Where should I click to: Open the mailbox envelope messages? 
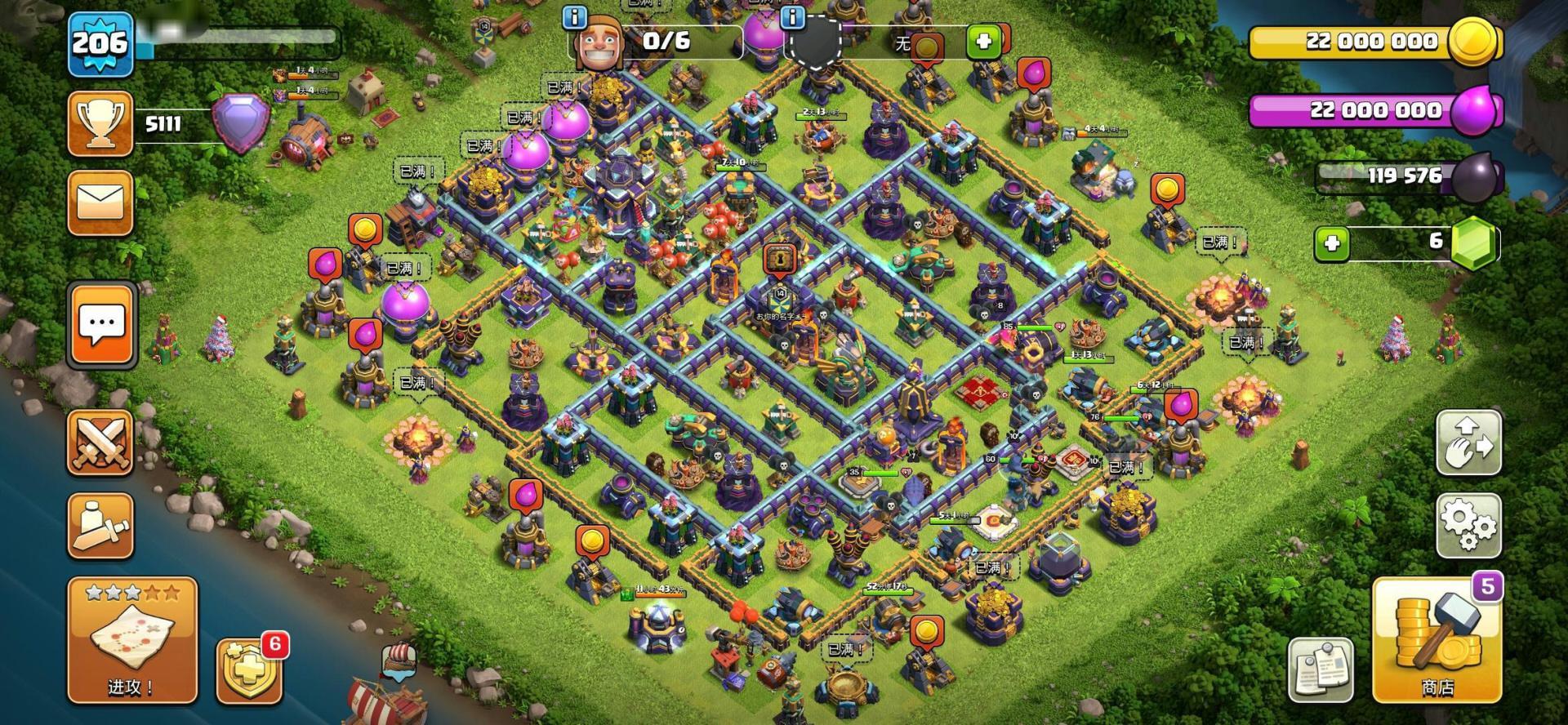point(100,202)
